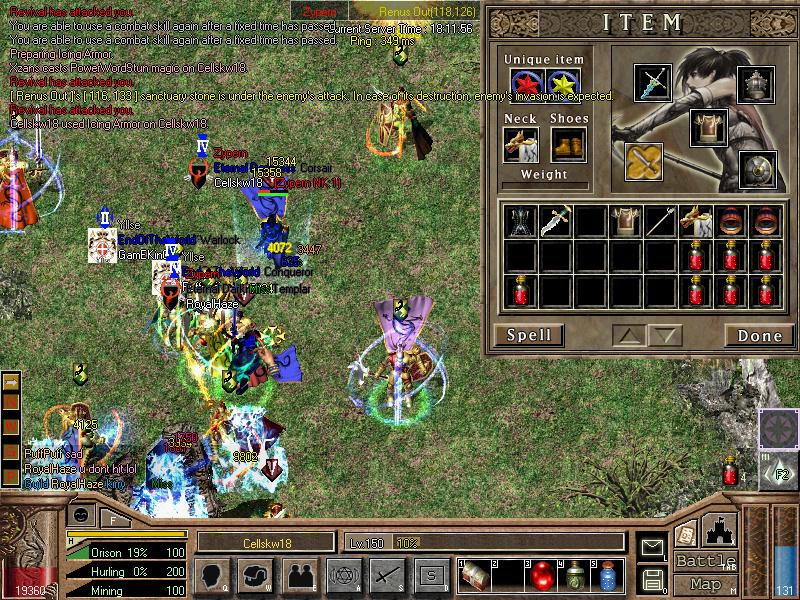Image resolution: width=800 pixels, height=600 pixels.
Task: Page the inventory down with the down arrow
Action: [x=664, y=335]
